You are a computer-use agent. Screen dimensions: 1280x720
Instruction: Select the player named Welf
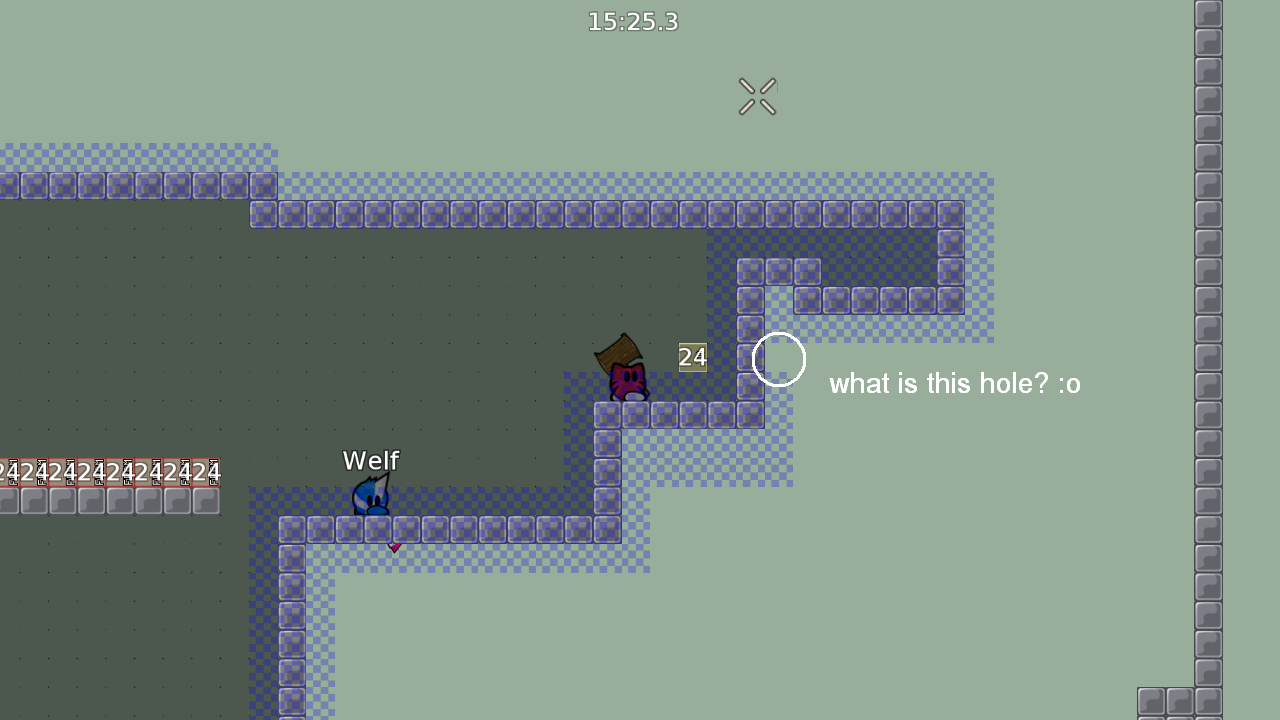pyautogui.click(x=372, y=498)
